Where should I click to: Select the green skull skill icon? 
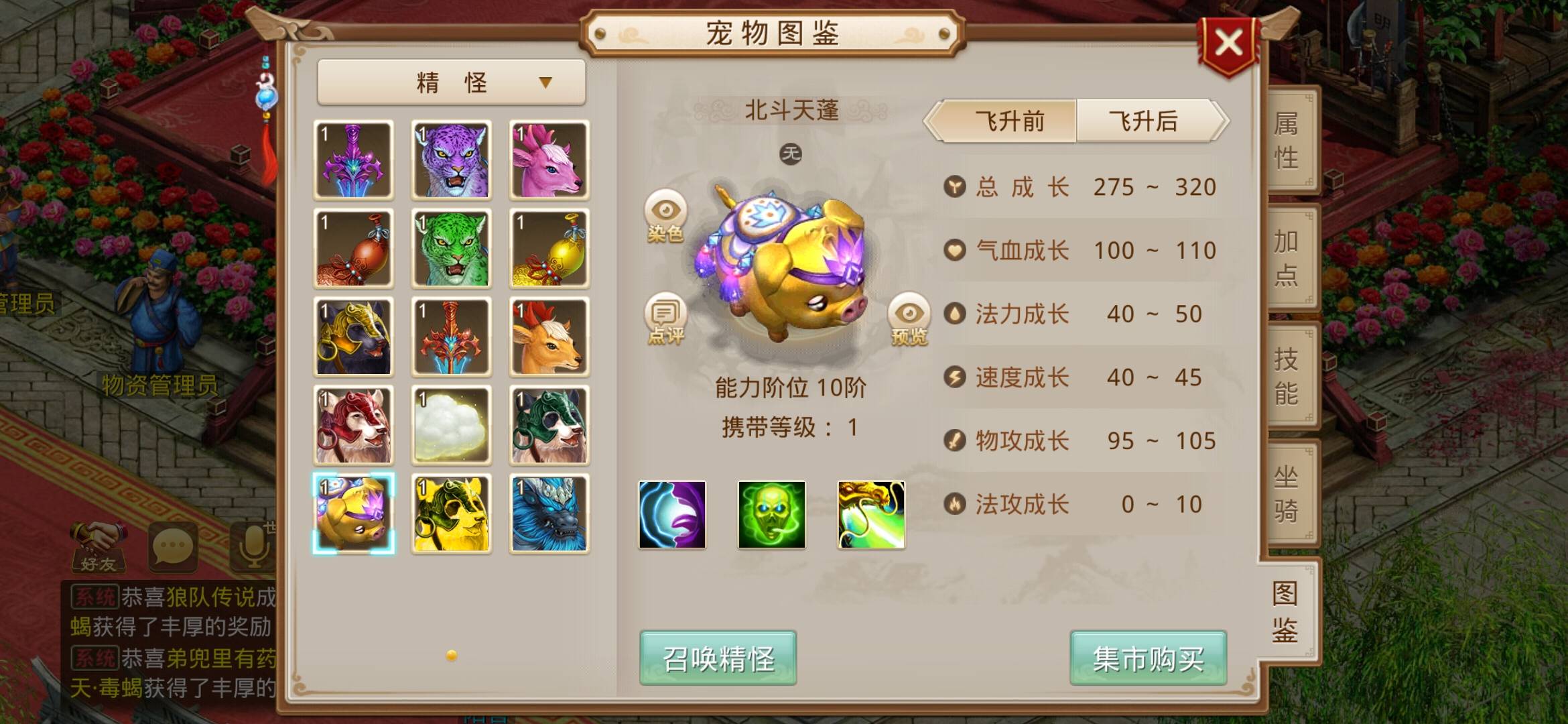[x=769, y=516]
